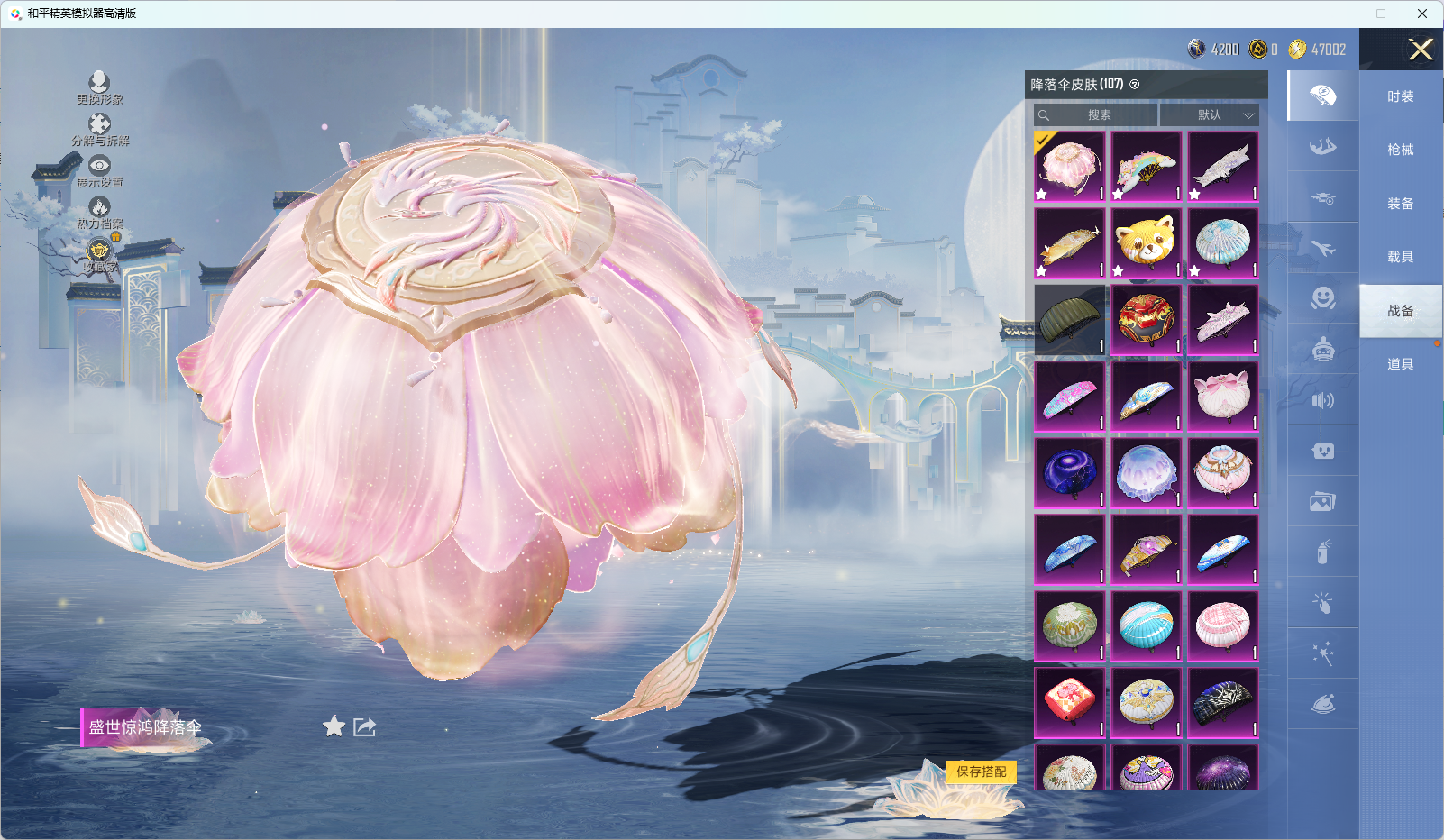Open the 默认 sorting dropdown
This screenshot has height=840, width=1444.
[1210, 115]
